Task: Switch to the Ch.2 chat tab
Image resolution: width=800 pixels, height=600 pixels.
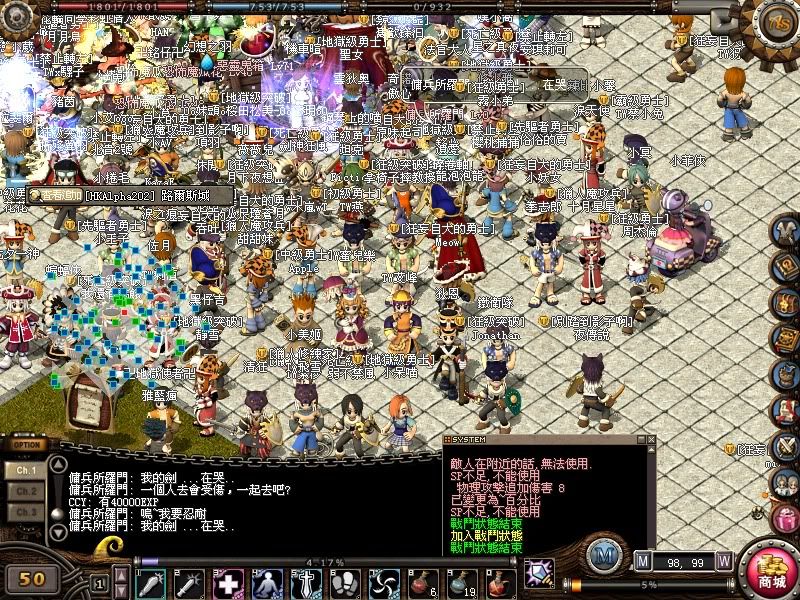Action: click(x=27, y=491)
